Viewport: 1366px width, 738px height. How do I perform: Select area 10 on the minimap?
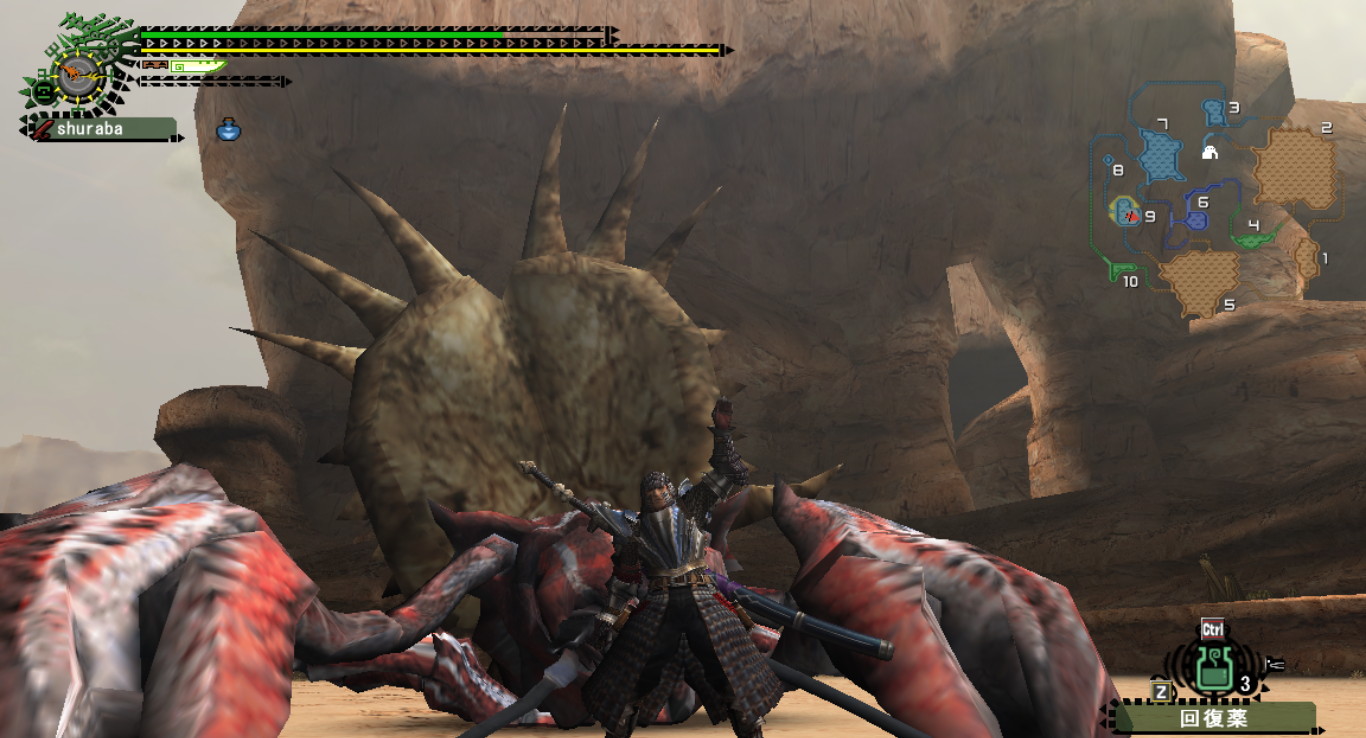pyautogui.click(x=1123, y=270)
